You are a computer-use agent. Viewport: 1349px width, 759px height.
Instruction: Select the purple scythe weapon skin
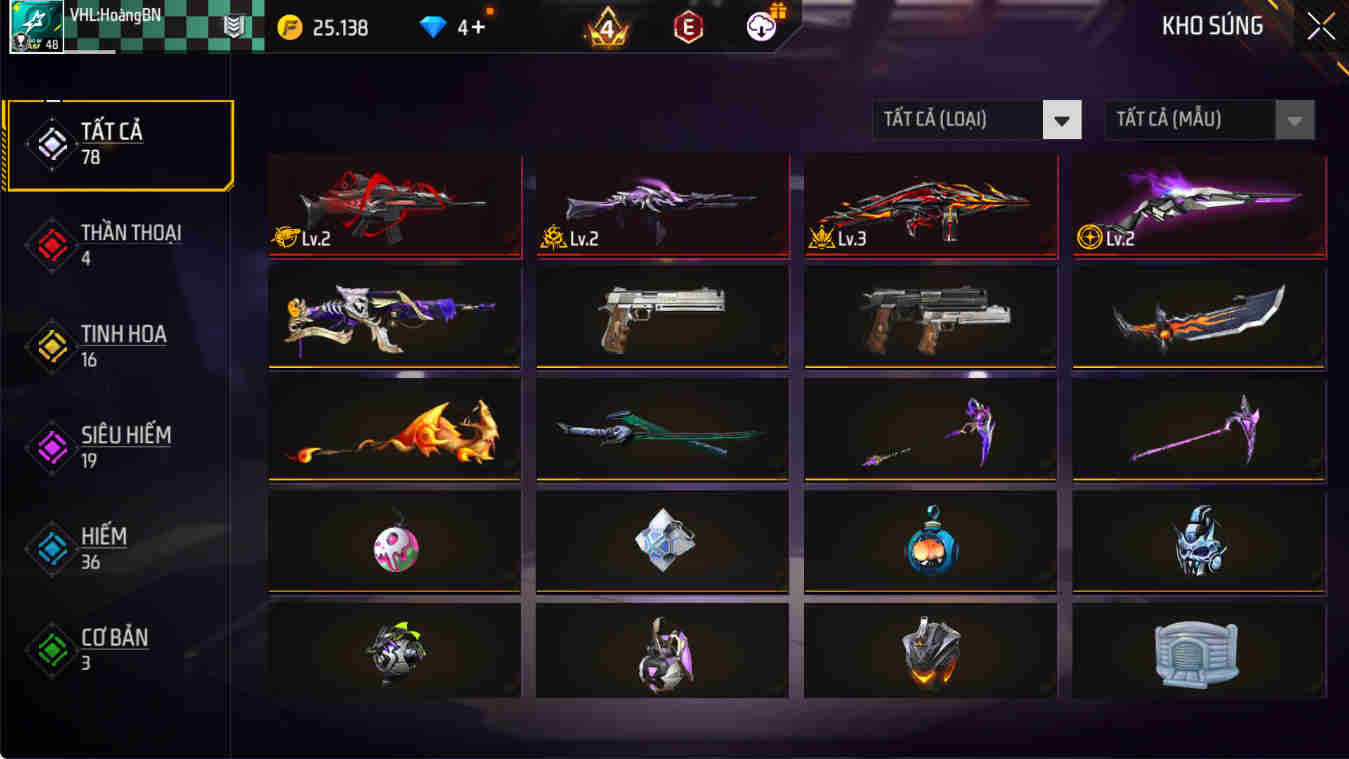pyautogui.click(x=1197, y=429)
